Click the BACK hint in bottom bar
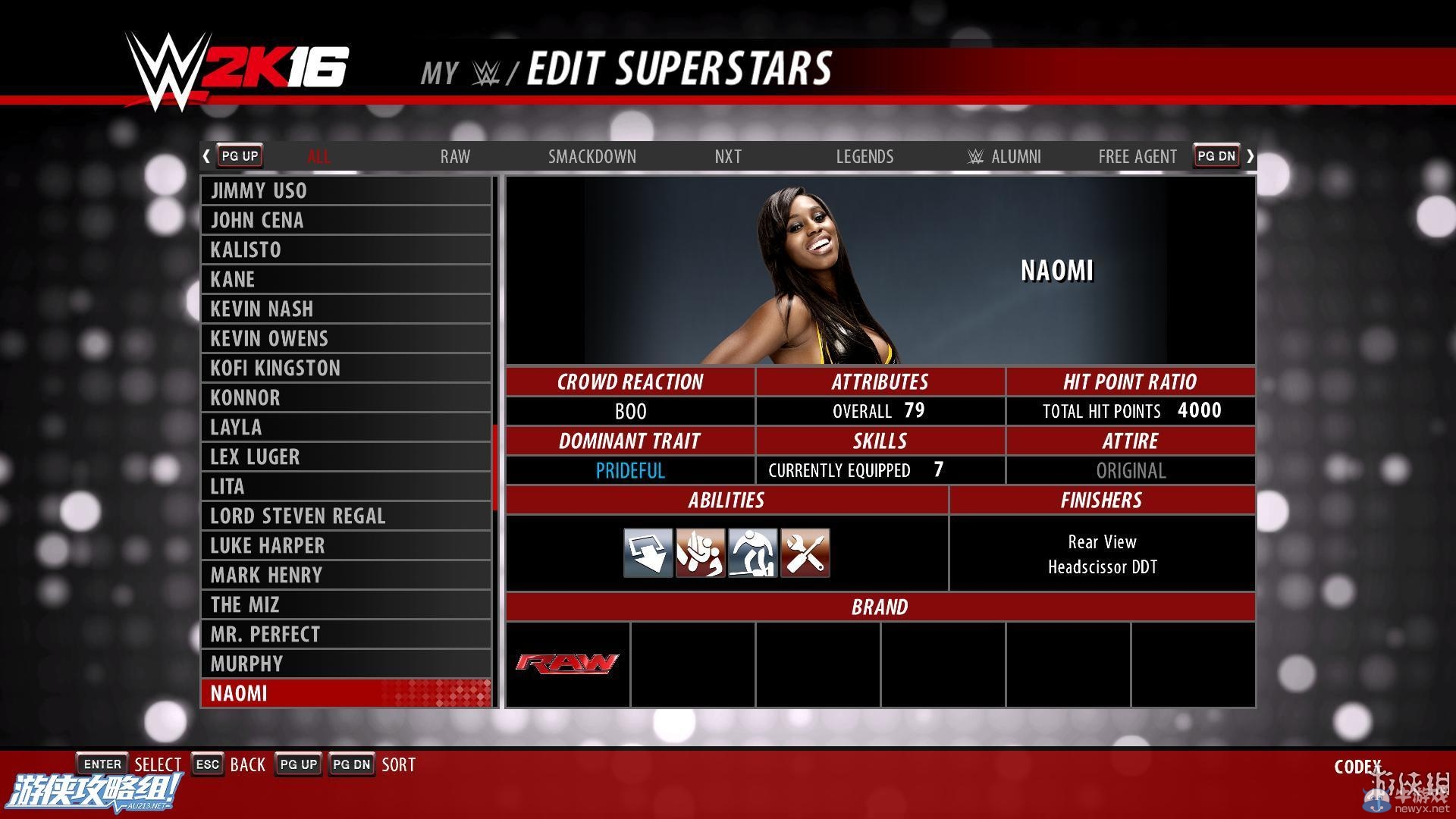The height and width of the screenshot is (819, 1456). click(x=248, y=764)
